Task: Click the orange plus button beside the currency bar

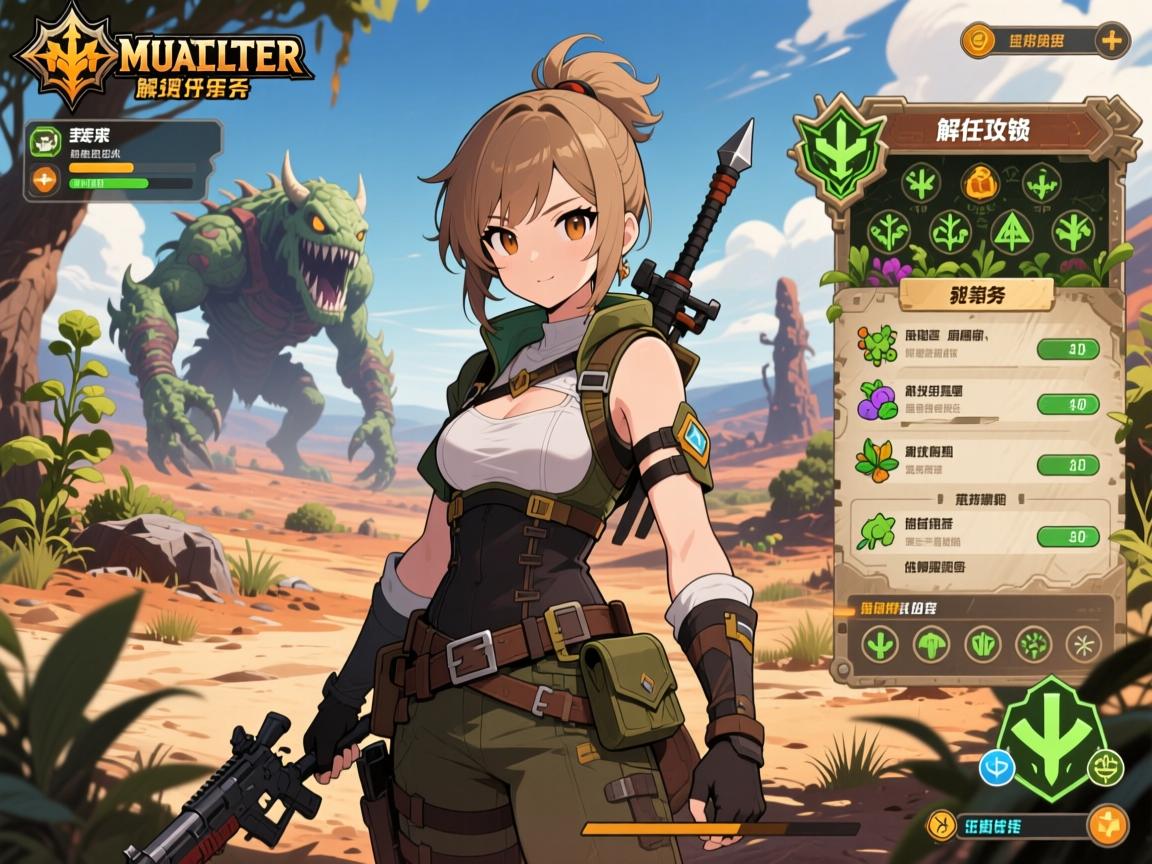Action: click(1111, 41)
